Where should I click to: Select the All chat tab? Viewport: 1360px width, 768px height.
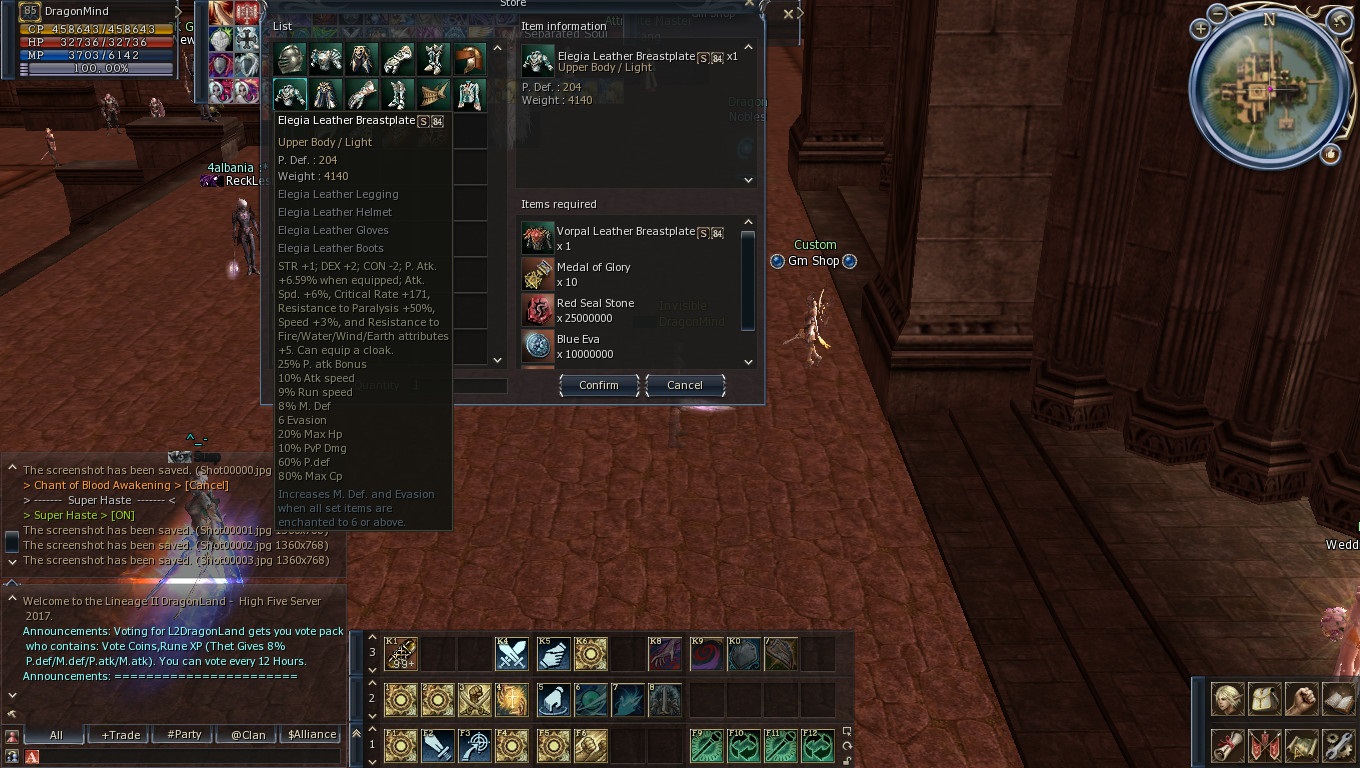56,735
